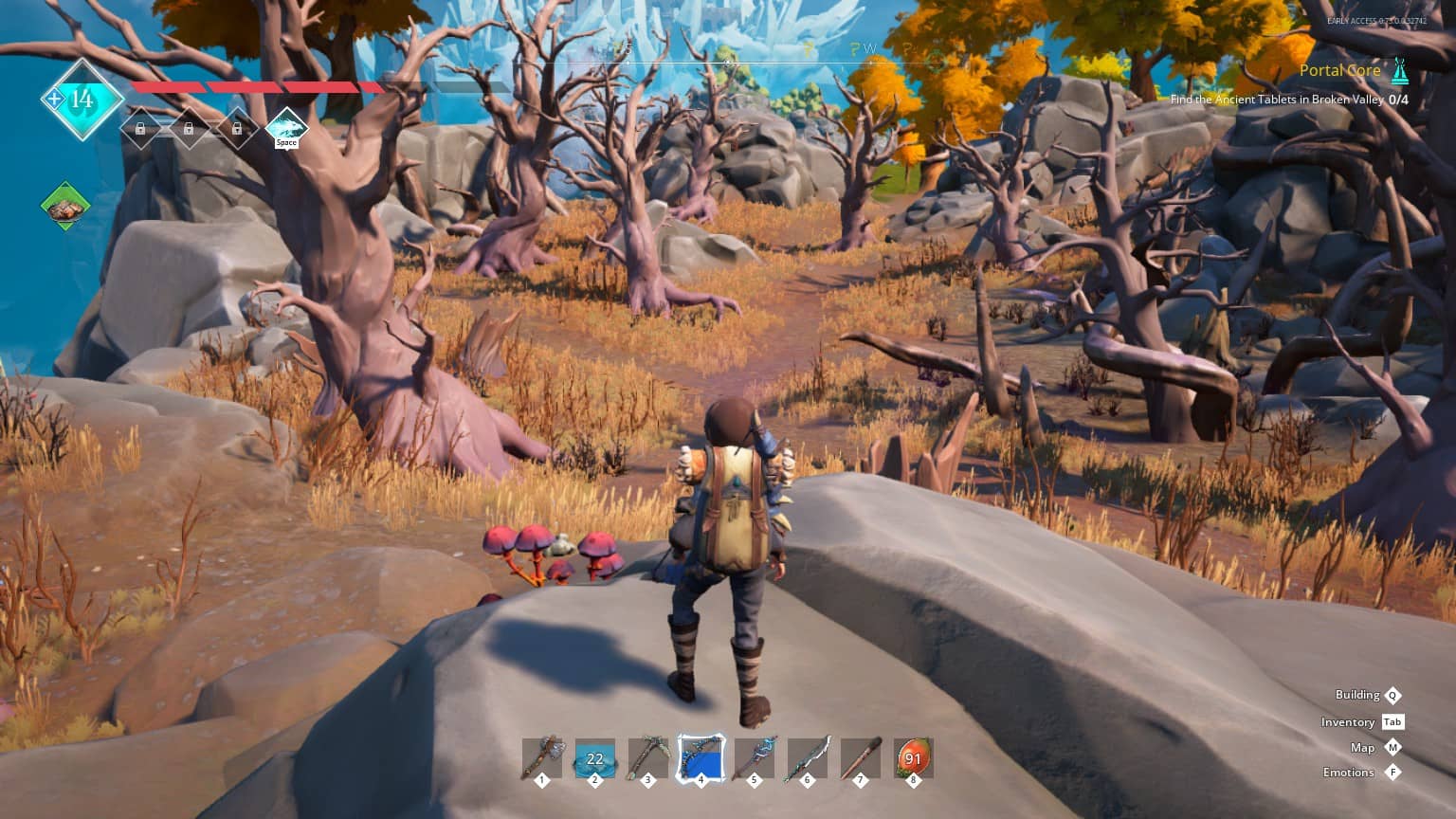The width and height of the screenshot is (1456, 819).
Task: Select the axe in hotbar slot 1
Action: [542, 758]
